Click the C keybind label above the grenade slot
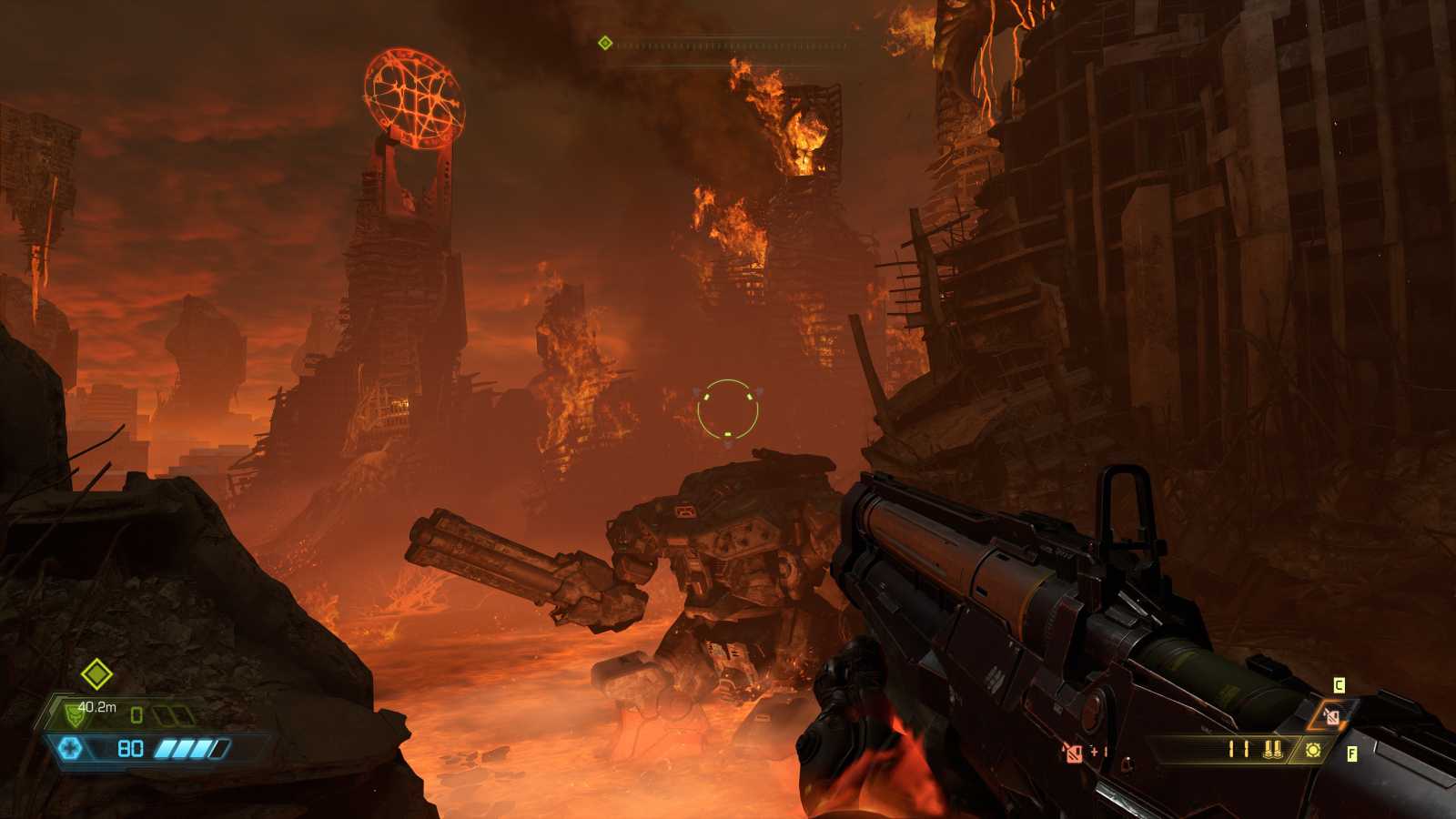The image size is (1456, 819). (x=1339, y=683)
